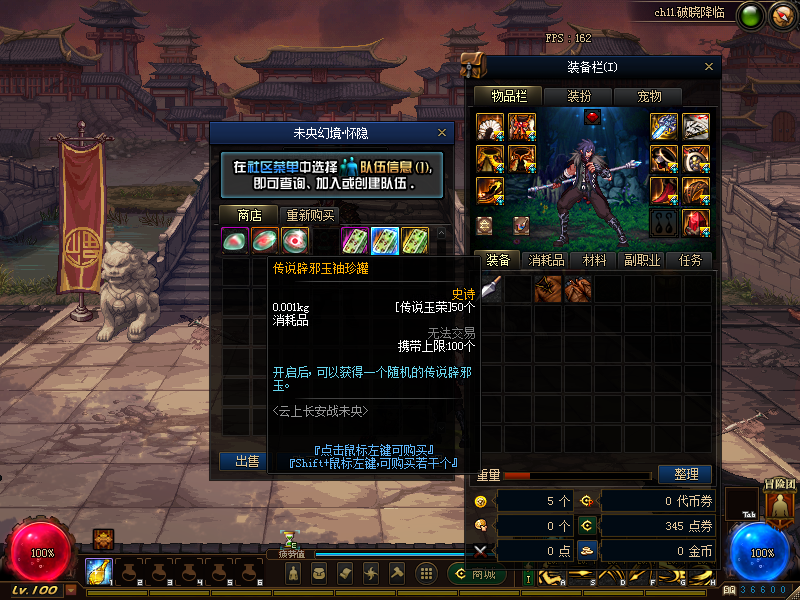Switch to the 副职业 sub-profession category
This screenshot has width=800, height=600.
pyautogui.click(x=642, y=260)
